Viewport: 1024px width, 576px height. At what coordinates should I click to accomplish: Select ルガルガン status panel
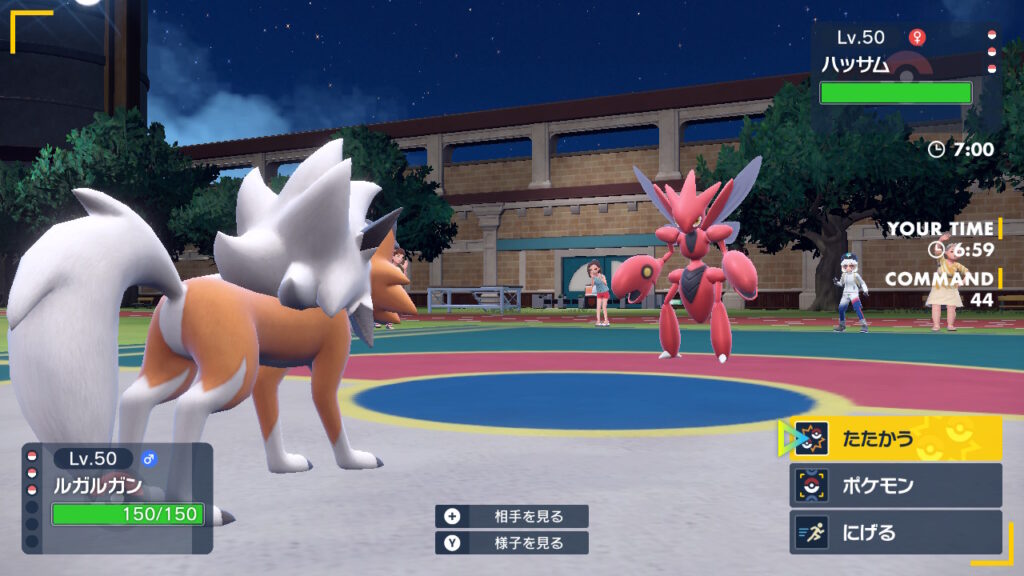[118, 497]
